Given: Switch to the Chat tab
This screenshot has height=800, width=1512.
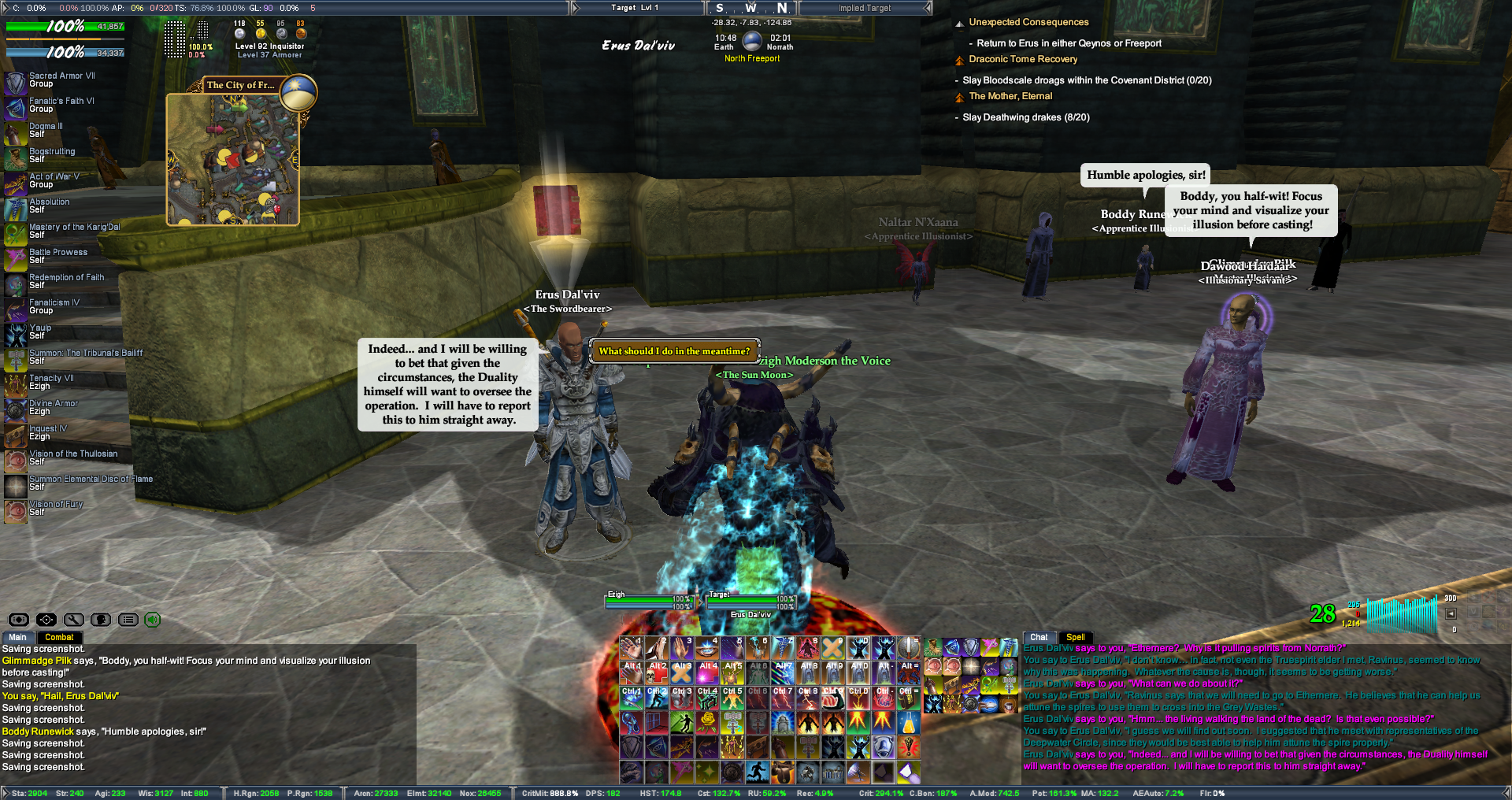Looking at the screenshot, I should point(1039,638).
